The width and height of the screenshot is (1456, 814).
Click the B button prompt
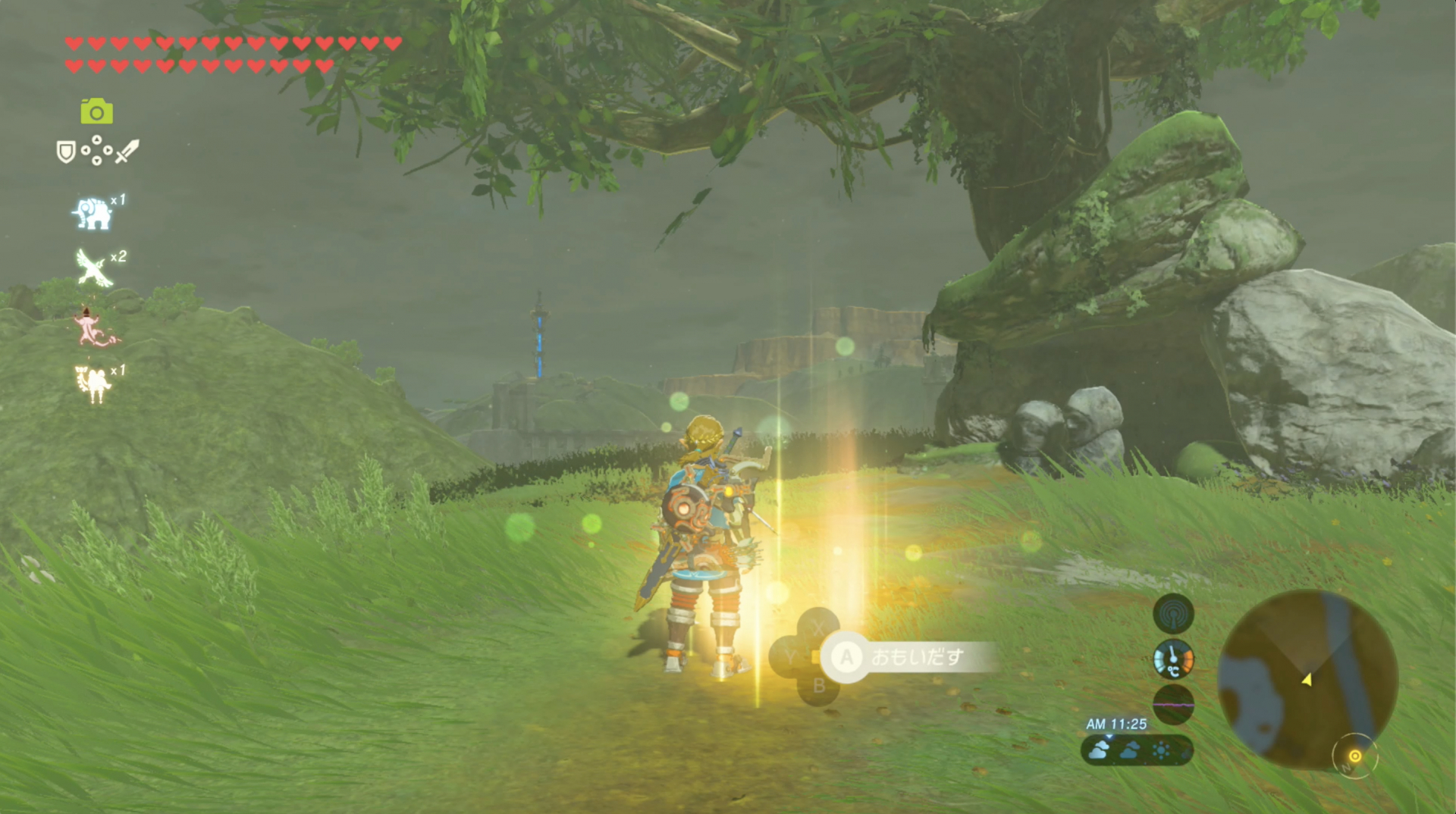tap(818, 684)
